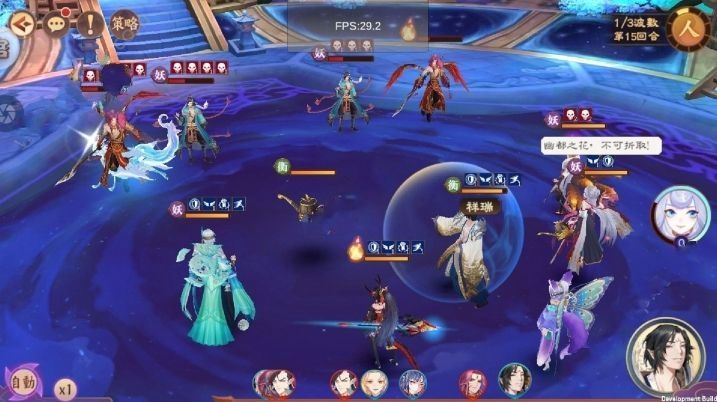Go back with the arrow button
Screen dimensions: 717x402
pos(20,22)
